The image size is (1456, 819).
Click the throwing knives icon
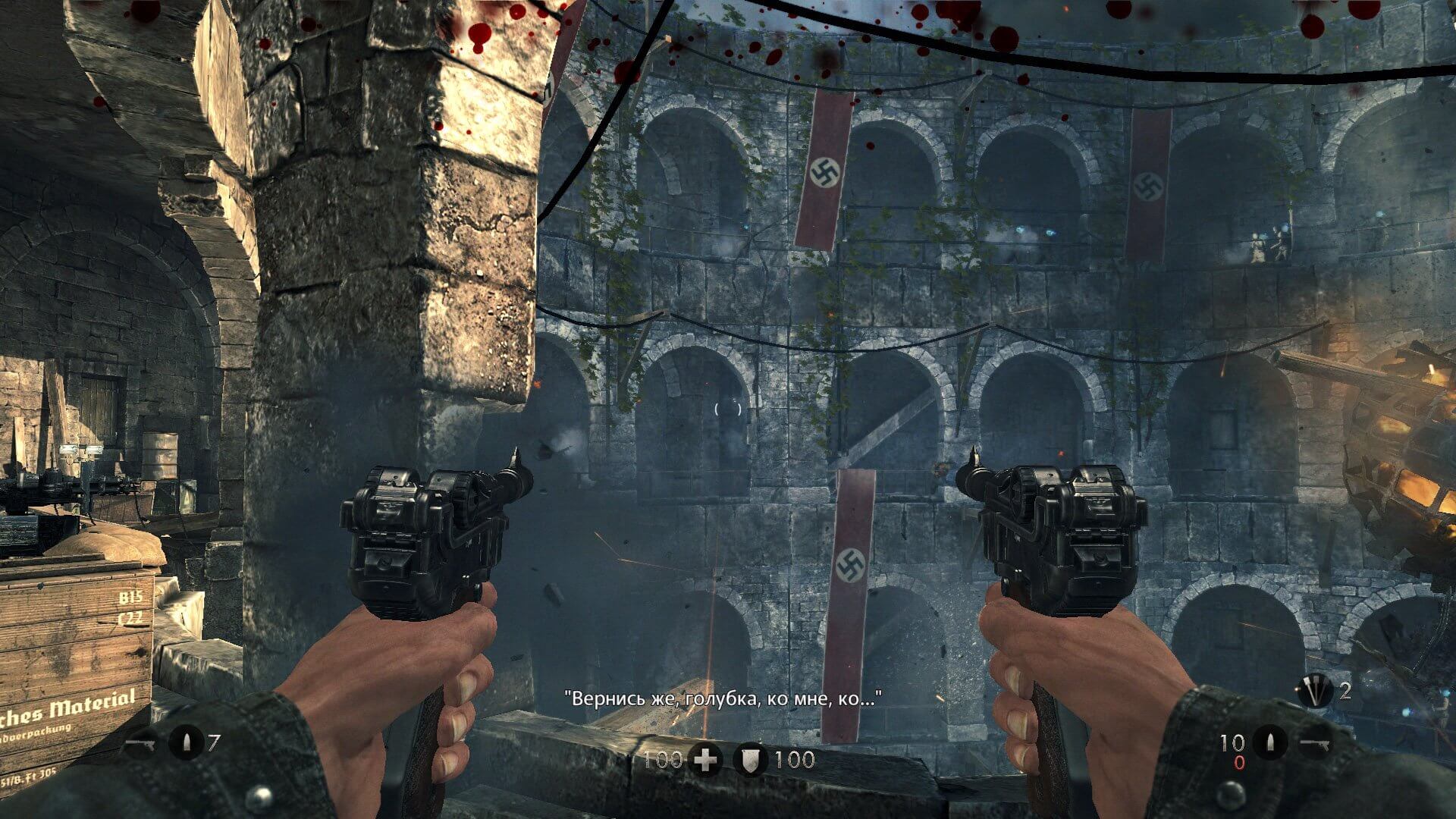pyautogui.click(x=1315, y=691)
